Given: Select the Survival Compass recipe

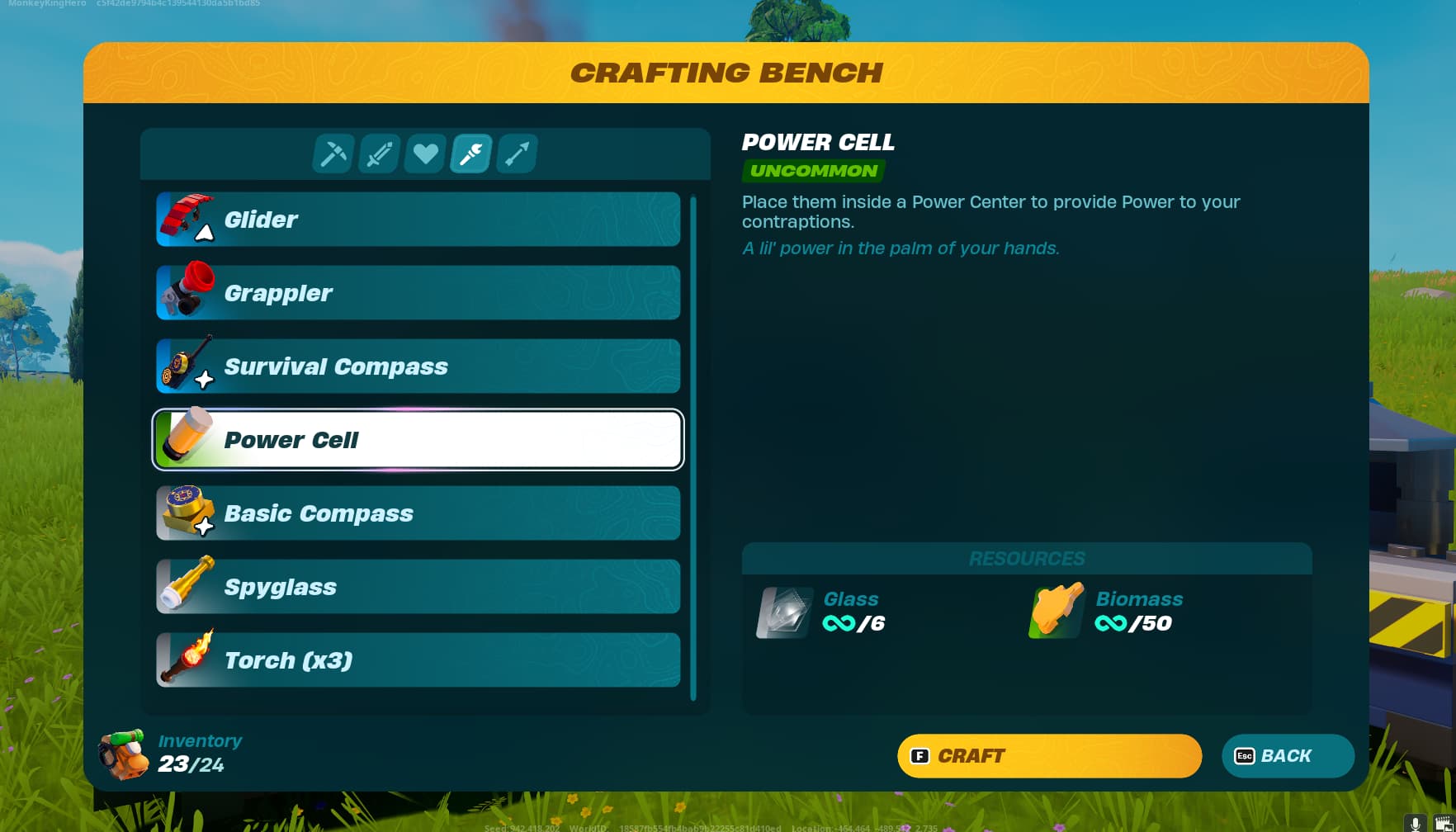Looking at the screenshot, I should tap(417, 366).
